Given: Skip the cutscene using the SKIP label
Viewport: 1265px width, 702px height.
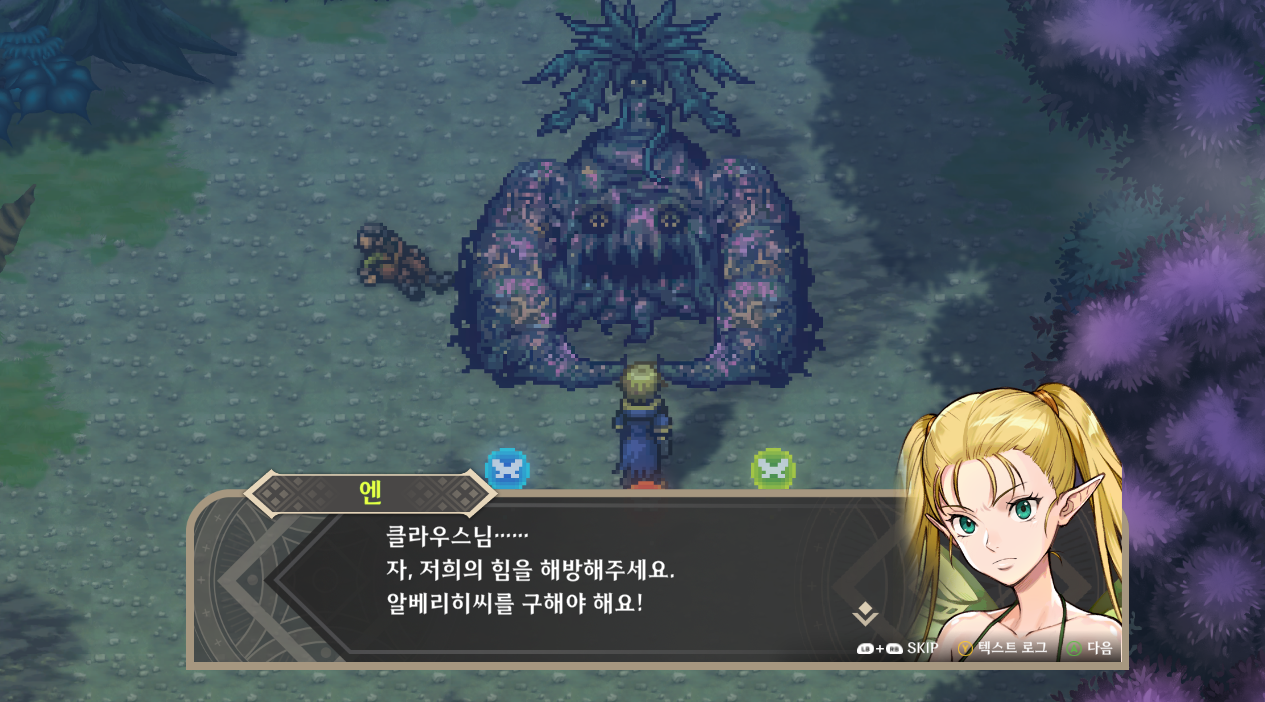Looking at the screenshot, I should (x=922, y=649).
